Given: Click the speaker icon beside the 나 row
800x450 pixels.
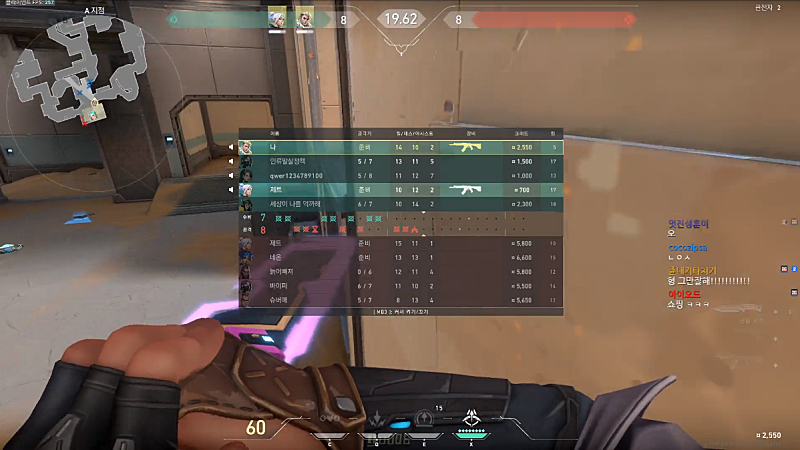Looking at the screenshot, I should point(230,147).
